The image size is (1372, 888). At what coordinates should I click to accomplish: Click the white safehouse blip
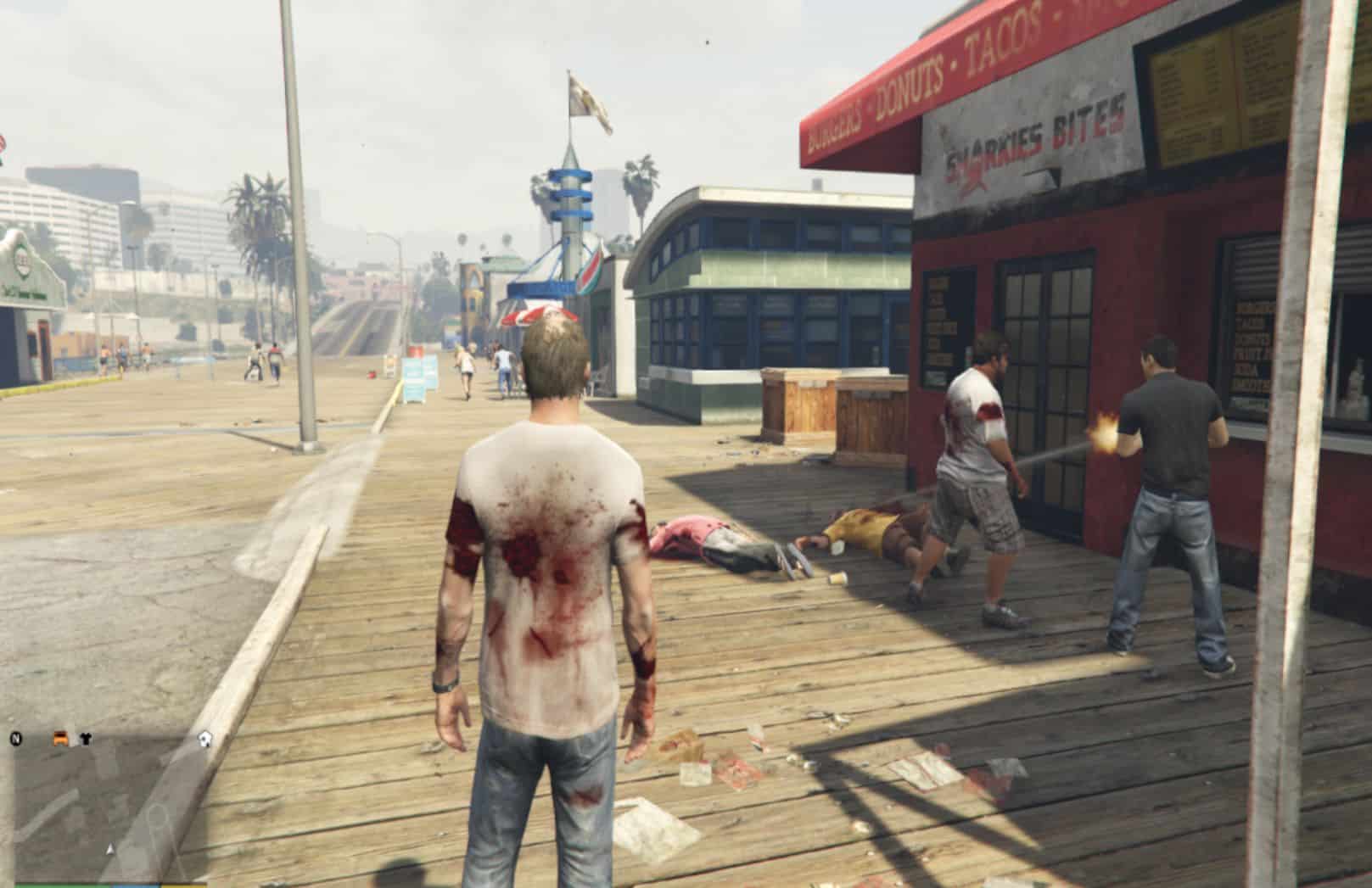[204, 740]
